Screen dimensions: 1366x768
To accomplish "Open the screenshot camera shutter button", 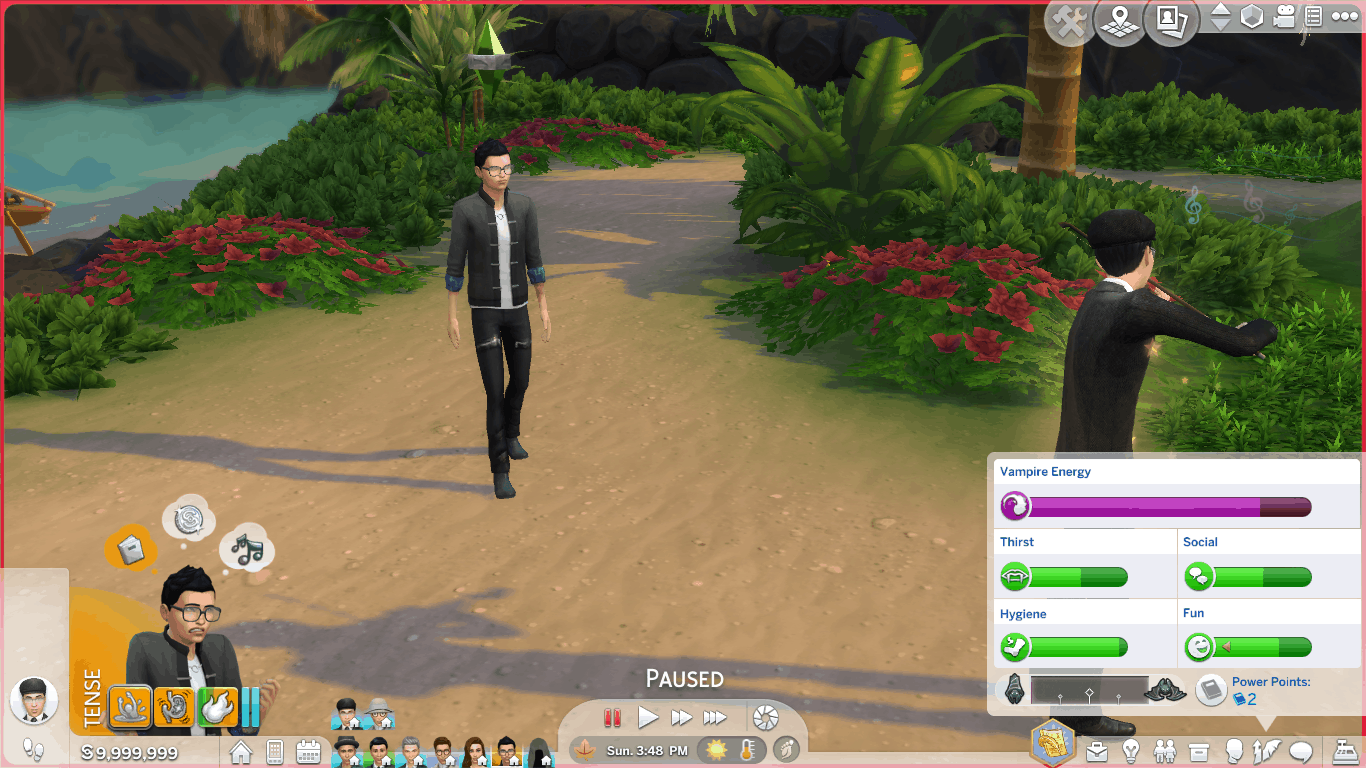I will (x=766, y=717).
